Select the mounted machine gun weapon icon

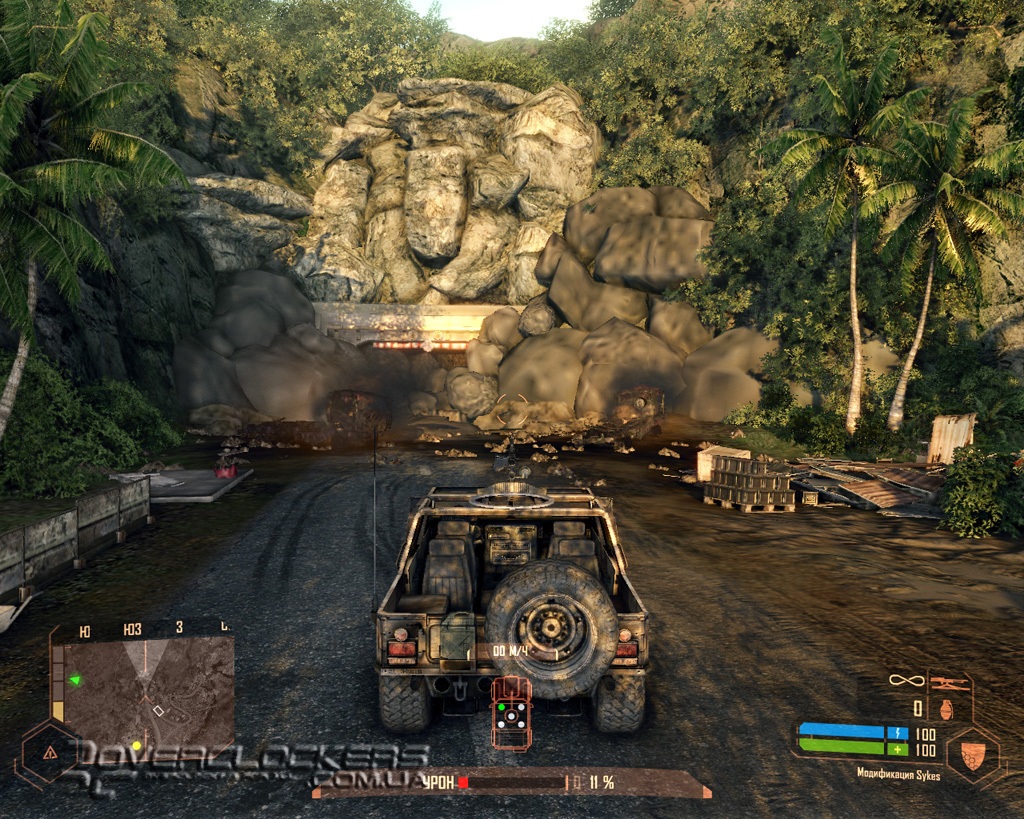(x=949, y=683)
